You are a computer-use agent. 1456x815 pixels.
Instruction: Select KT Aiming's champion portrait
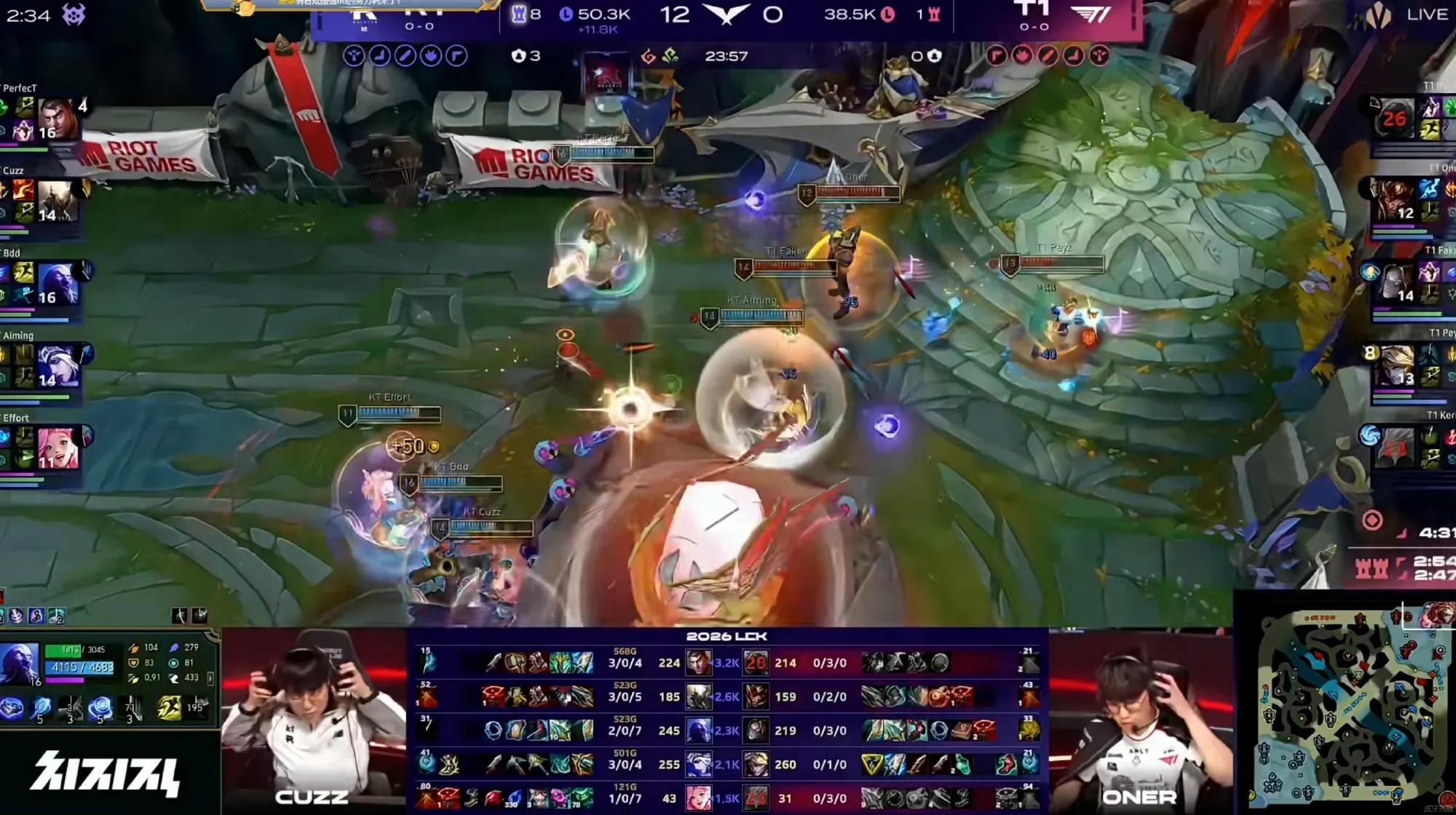tap(58, 365)
